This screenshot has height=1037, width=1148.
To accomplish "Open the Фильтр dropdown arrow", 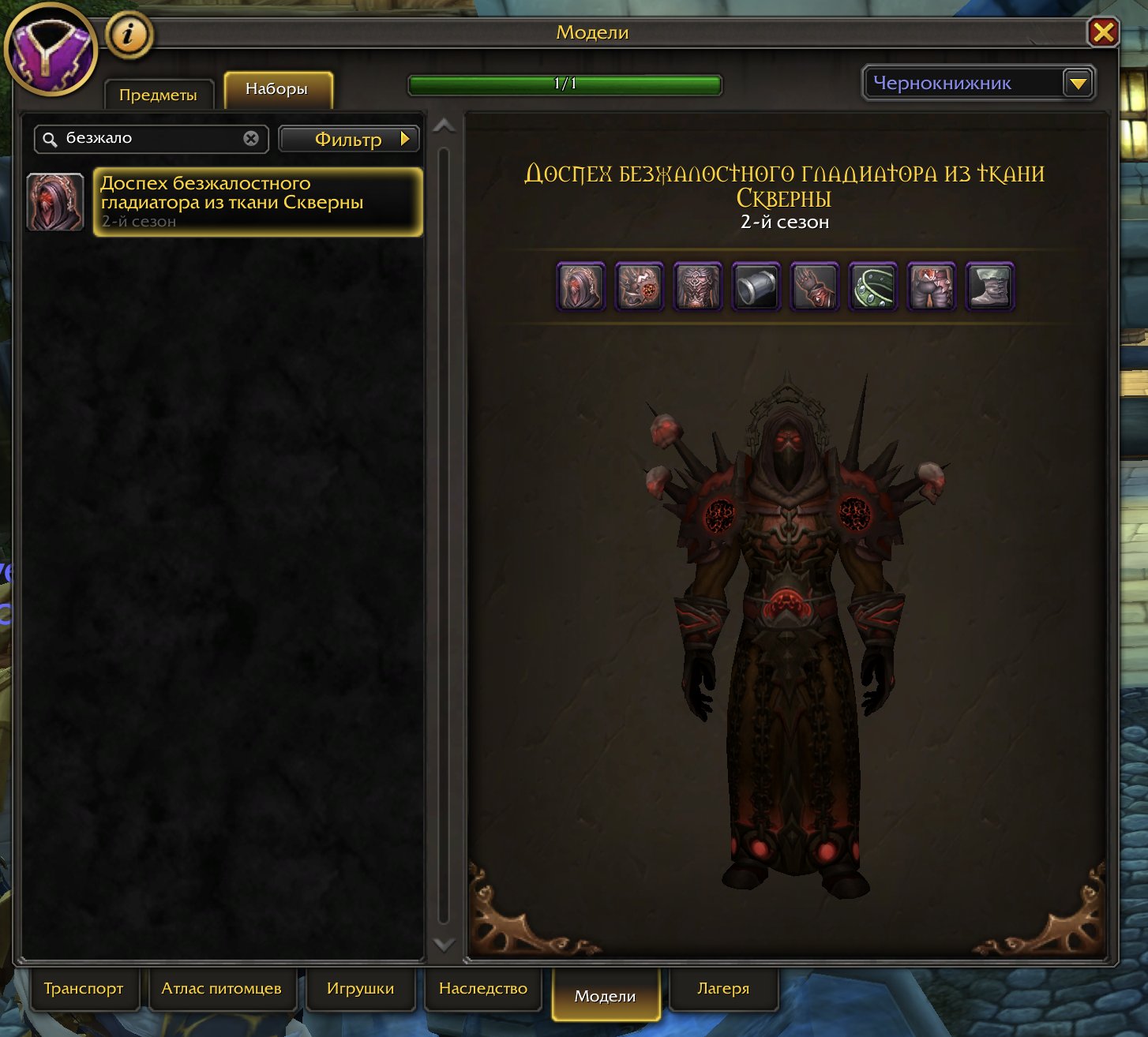I will (405, 139).
